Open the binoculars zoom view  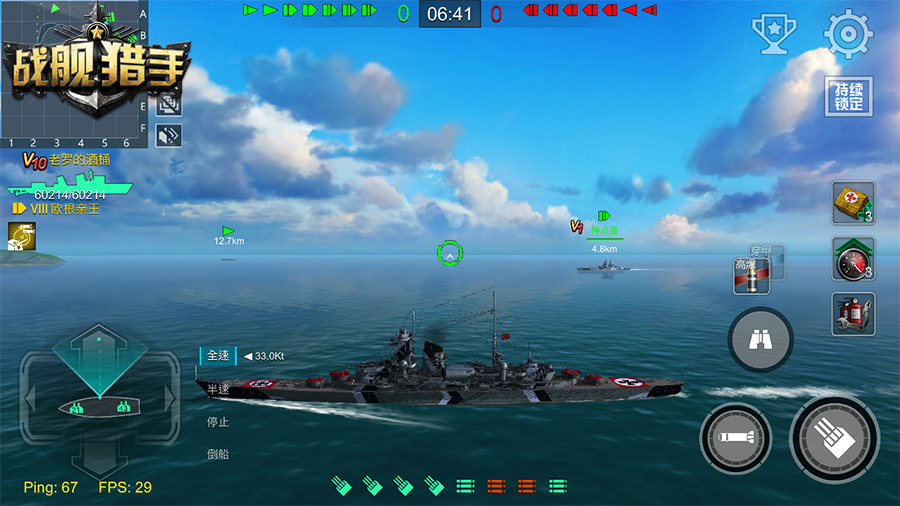(760, 341)
